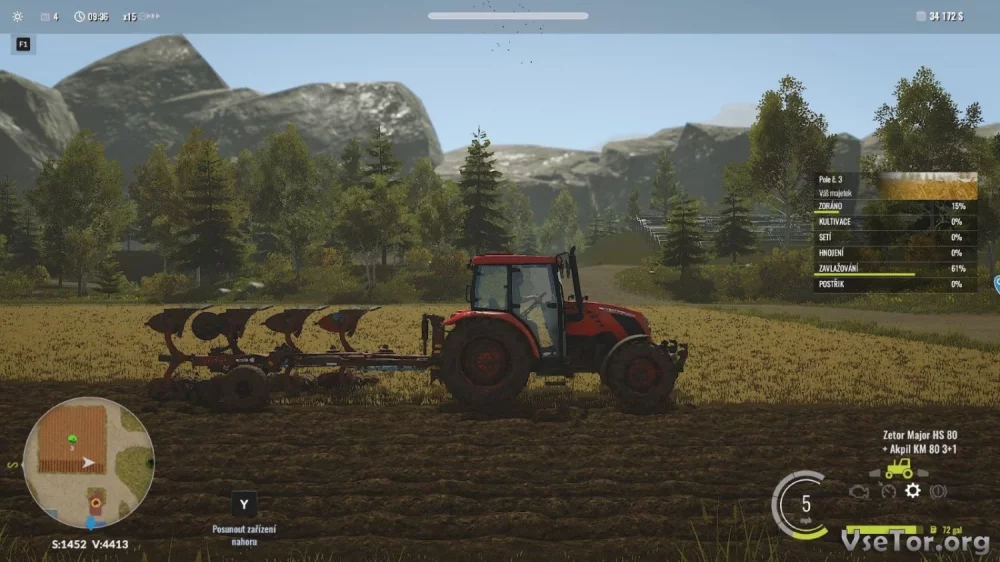Select the green tractor vehicle icon
Screen dimensions: 1000x562
tap(898, 468)
